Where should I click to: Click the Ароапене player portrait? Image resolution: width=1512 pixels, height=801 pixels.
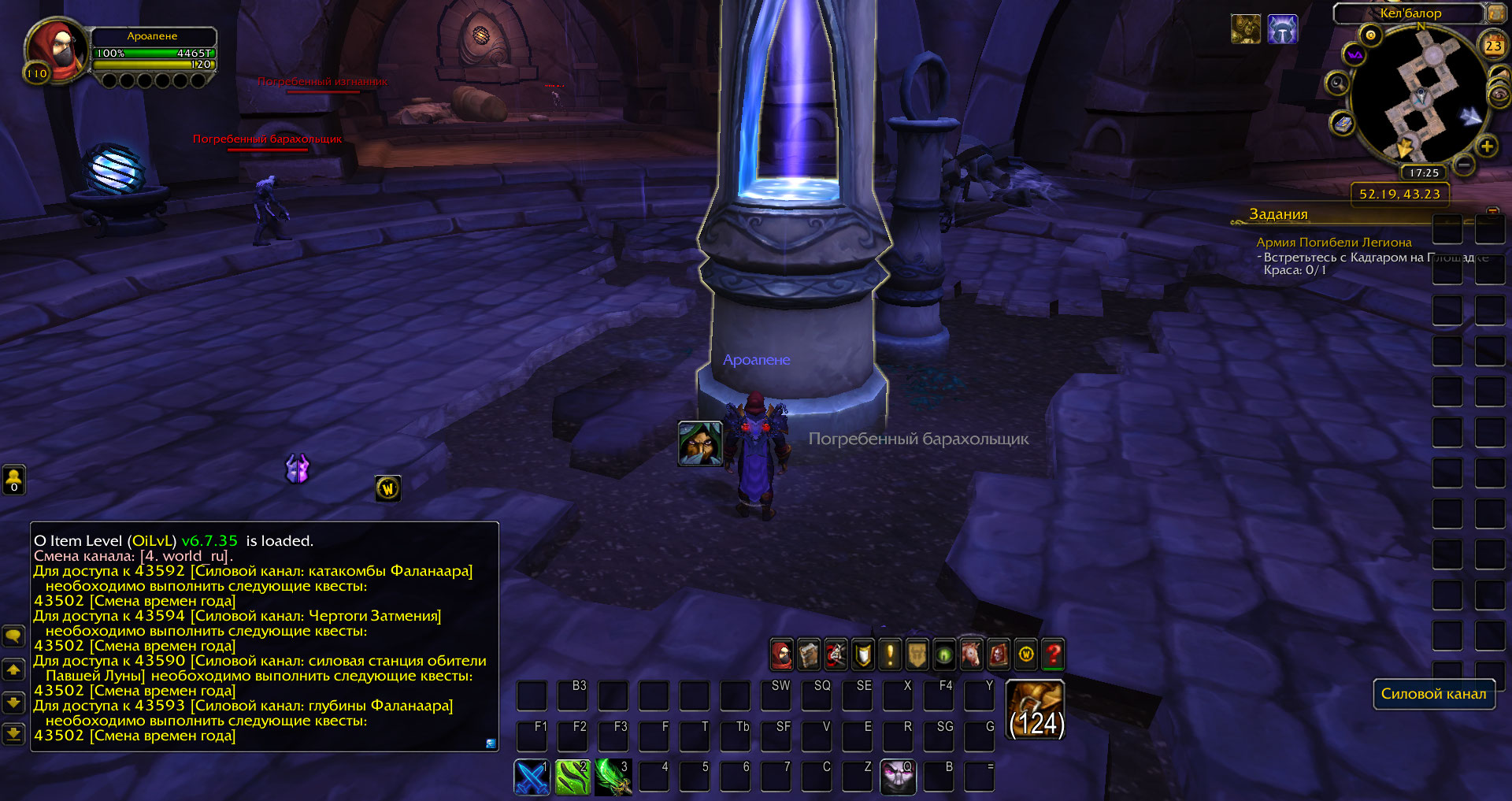pyautogui.click(x=56, y=49)
